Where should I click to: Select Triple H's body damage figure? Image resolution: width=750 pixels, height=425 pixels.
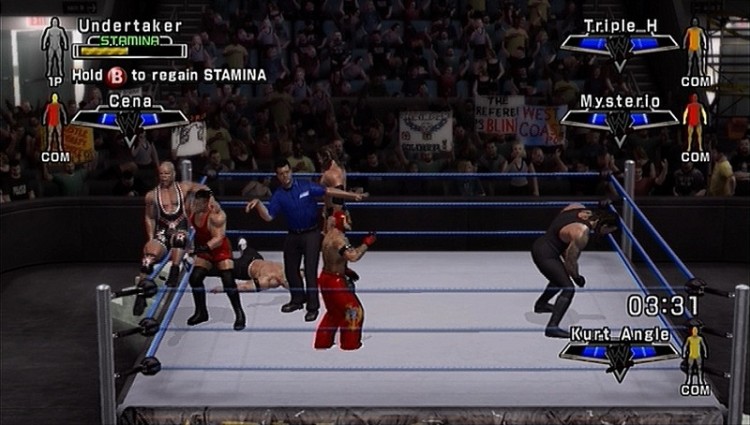pyautogui.click(x=695, y=46)
